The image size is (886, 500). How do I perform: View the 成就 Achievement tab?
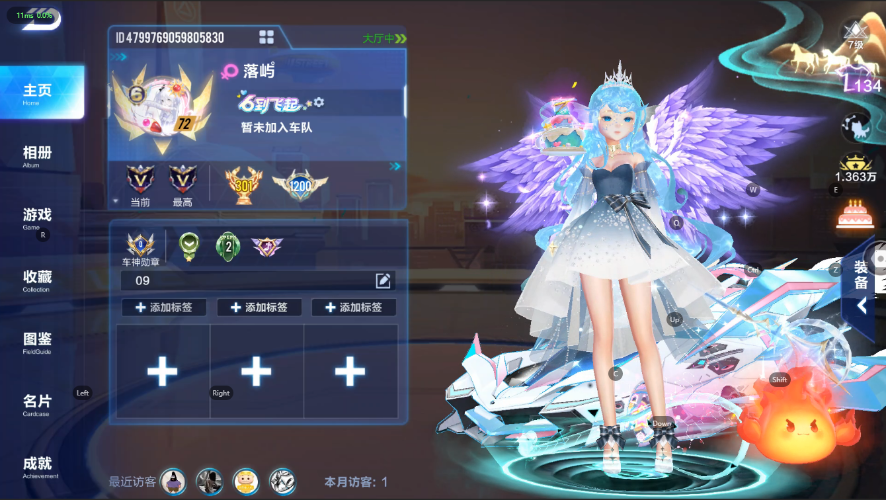(x=38, y=465)
